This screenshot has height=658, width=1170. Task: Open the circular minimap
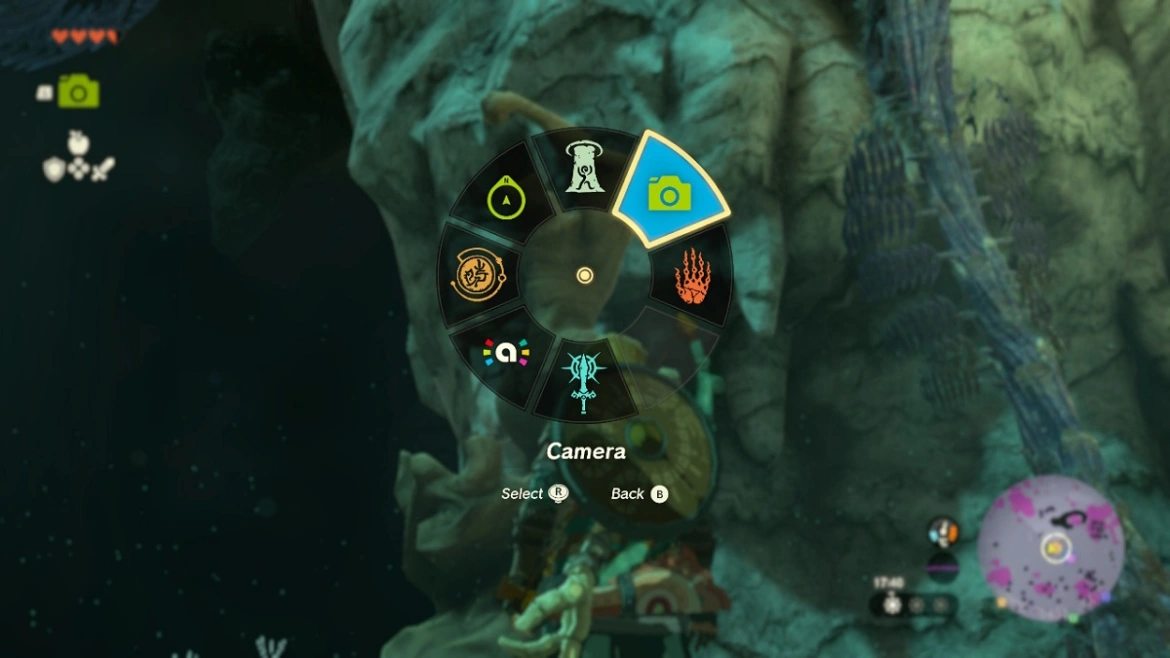point(1051,547)
